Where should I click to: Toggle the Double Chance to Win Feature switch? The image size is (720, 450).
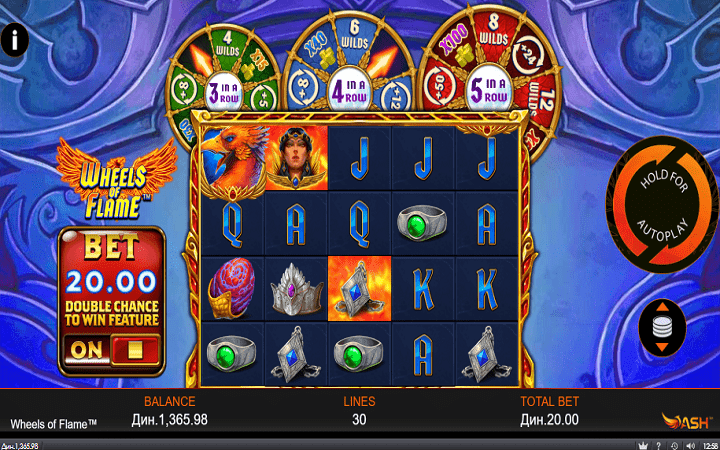(x=110, y=349)
